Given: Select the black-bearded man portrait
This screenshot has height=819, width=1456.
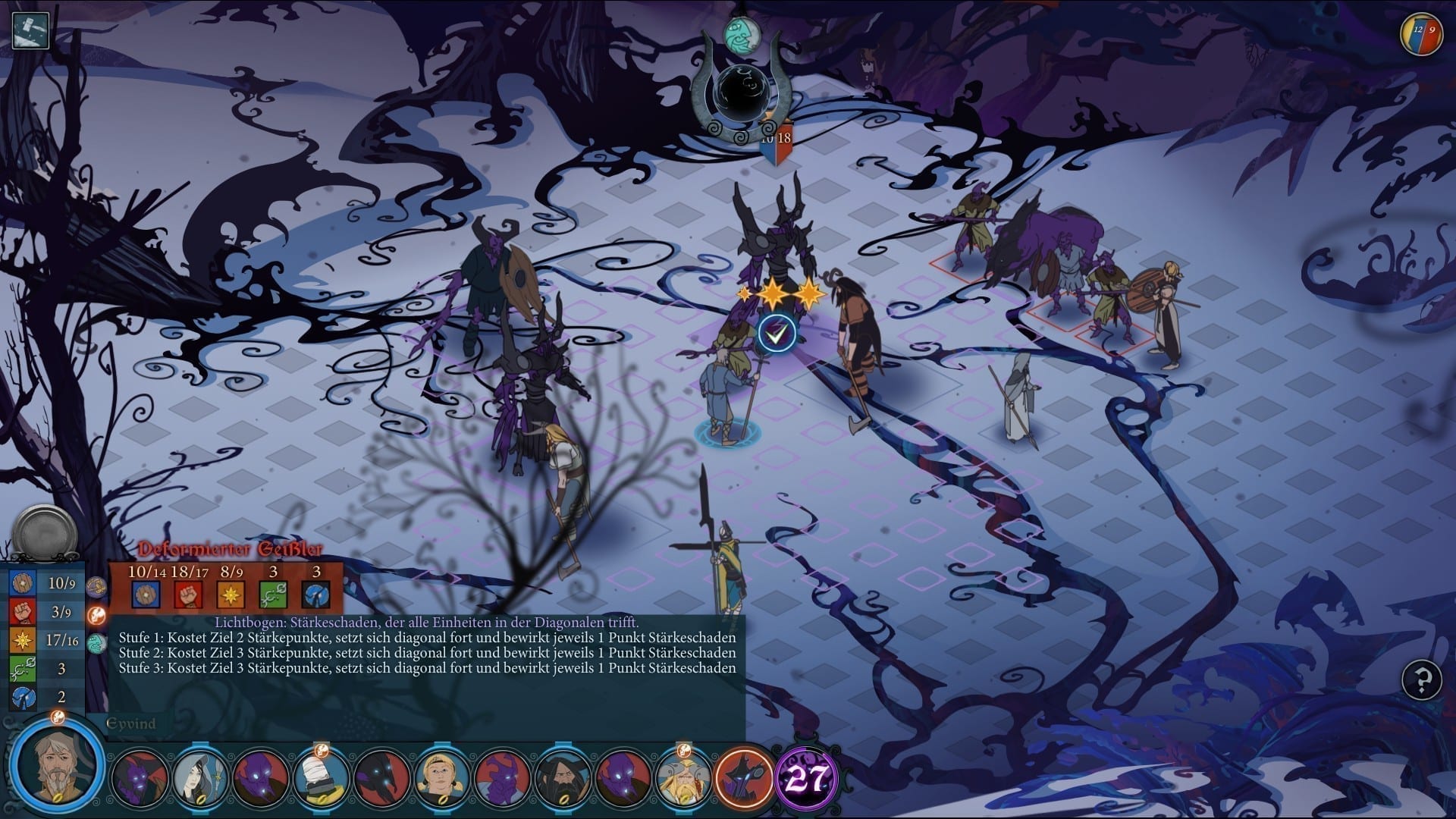Looking at the screenshot, I should pyautogui.click(x=563, y=777).
